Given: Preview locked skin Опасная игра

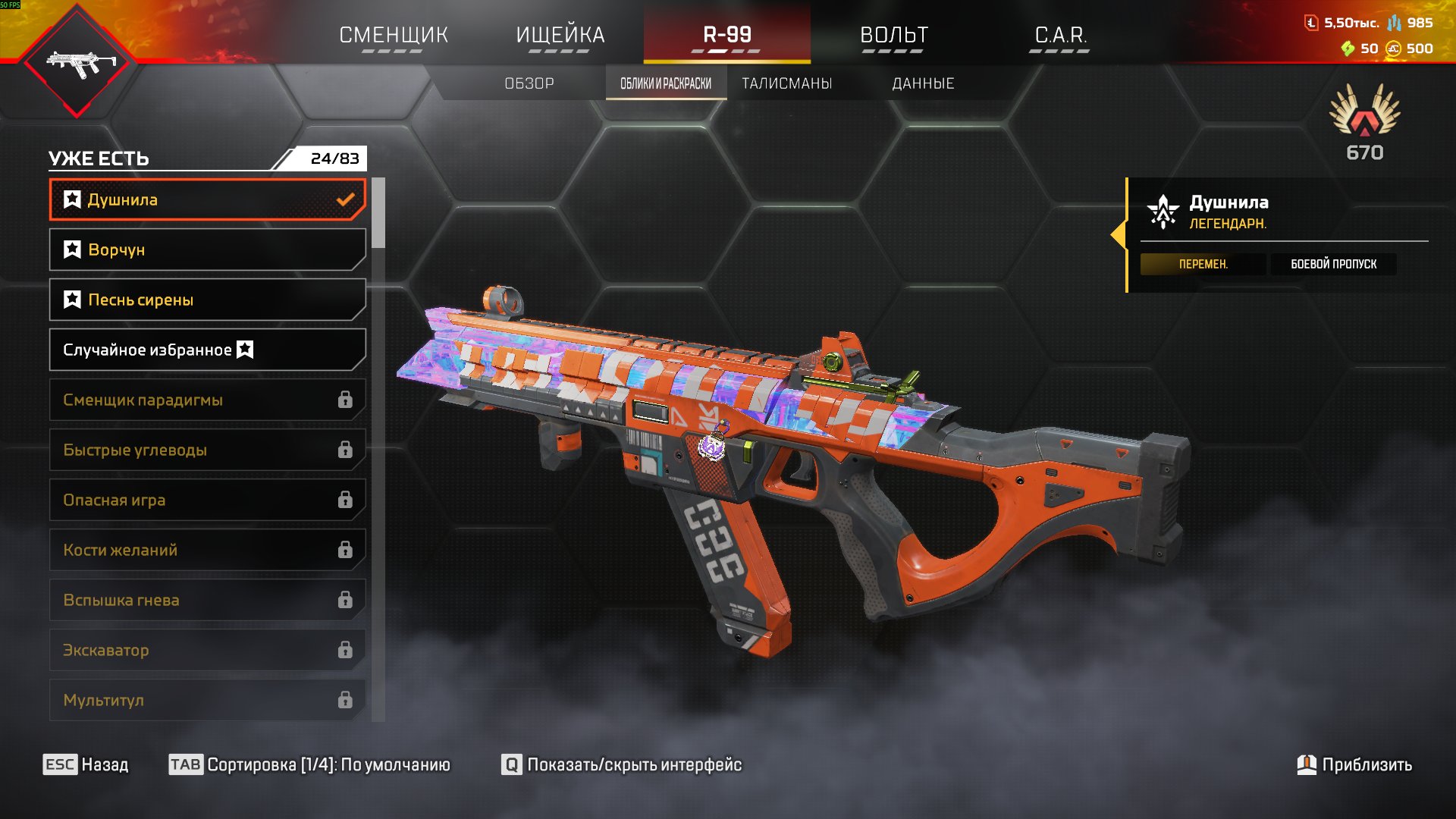Looking at the screenshot, I should pos(207,500).
